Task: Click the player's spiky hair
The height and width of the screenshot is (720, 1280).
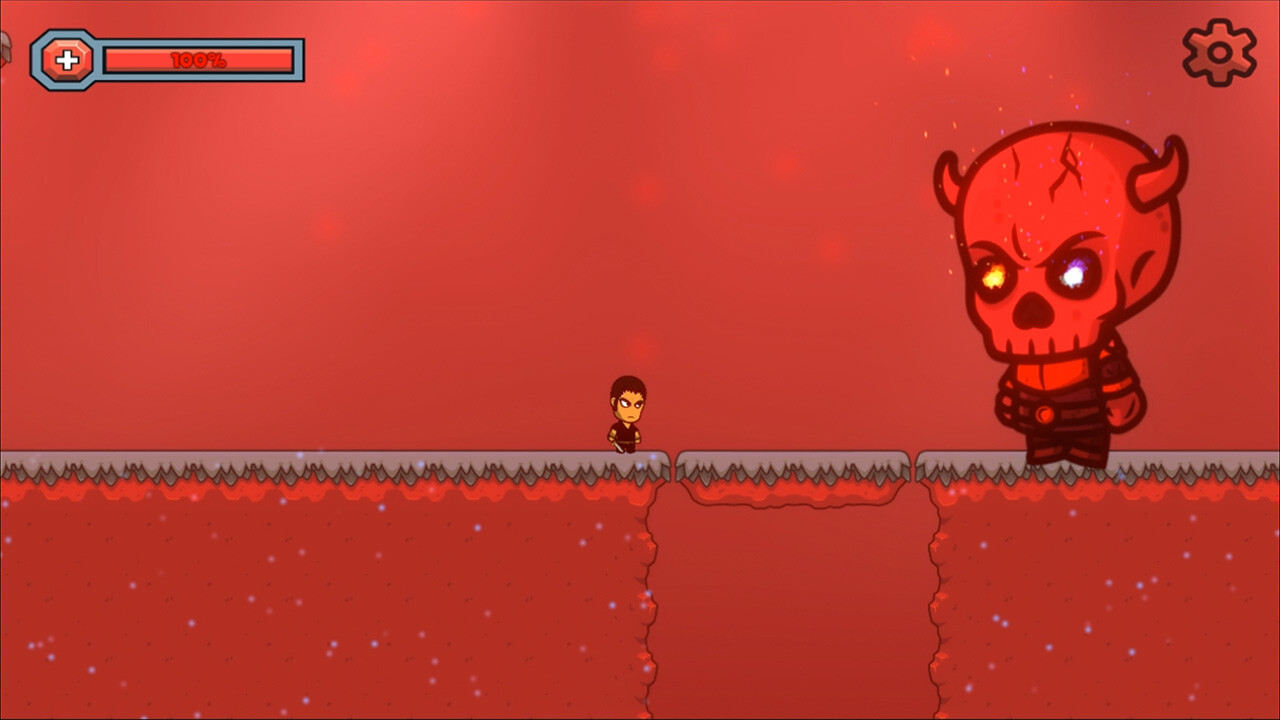Action: 628,383
